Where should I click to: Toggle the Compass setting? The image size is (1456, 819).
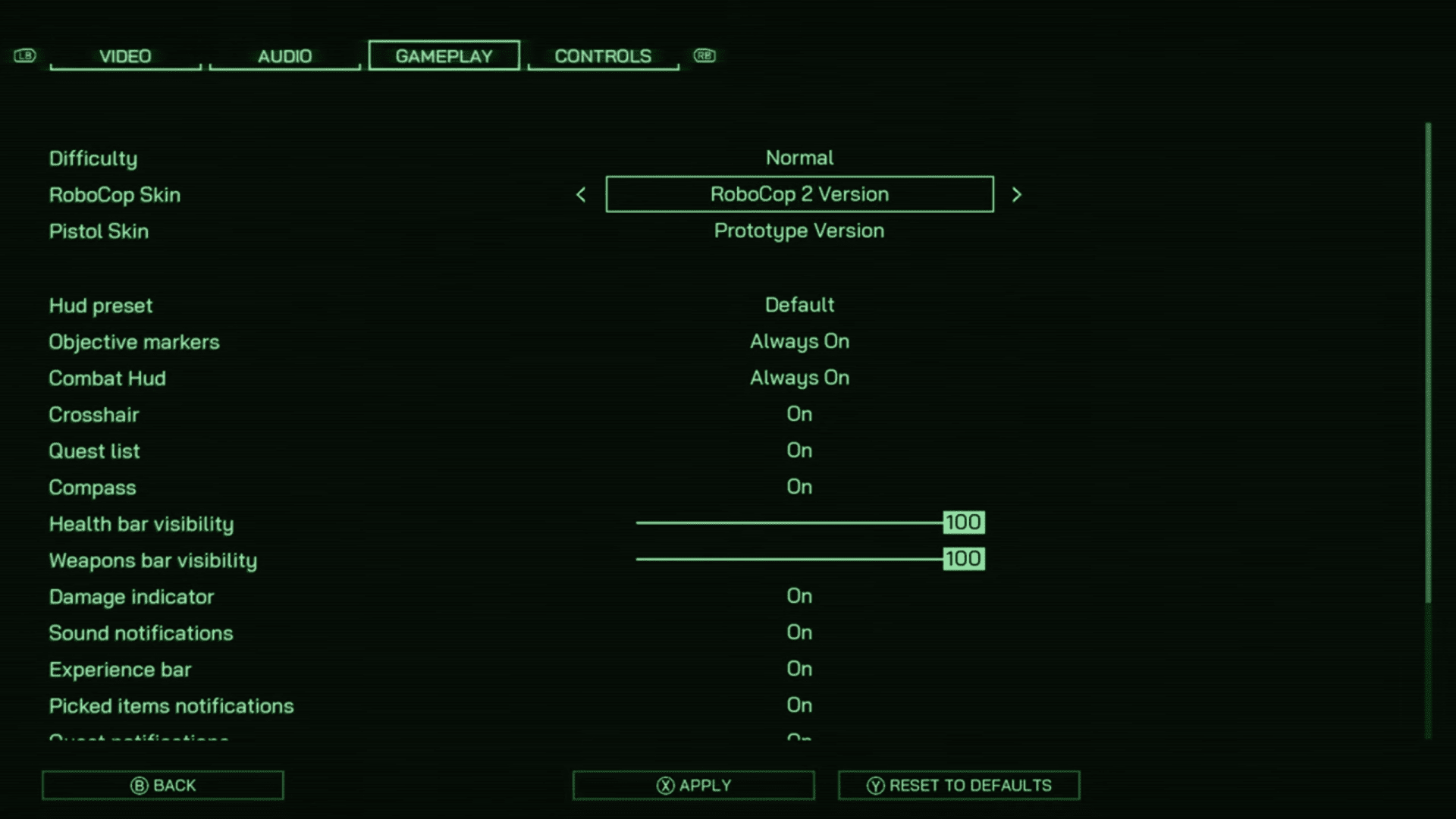pos(799,487)
